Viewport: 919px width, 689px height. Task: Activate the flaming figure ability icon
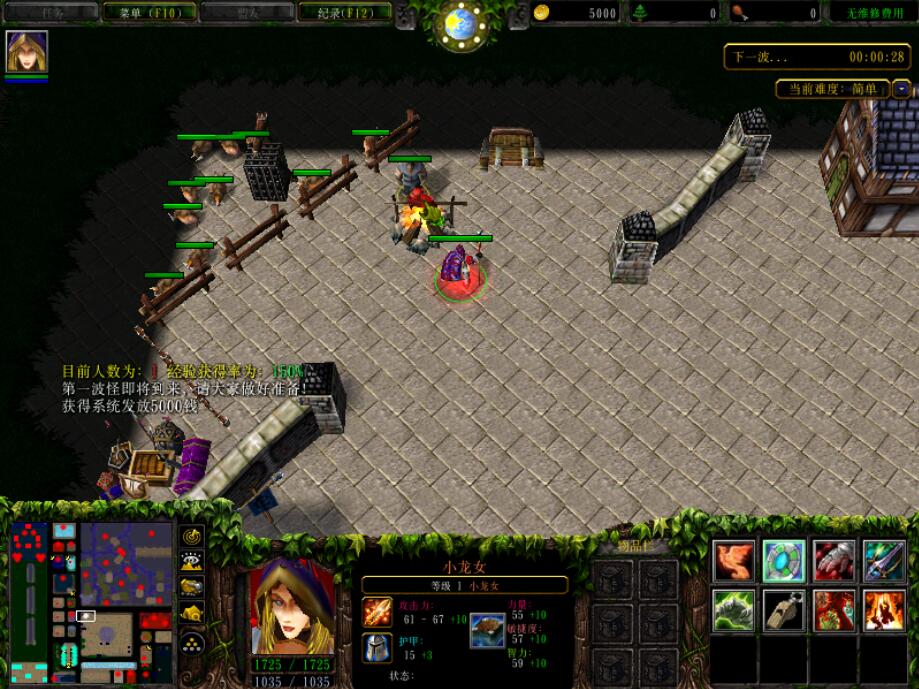point(884,611)
